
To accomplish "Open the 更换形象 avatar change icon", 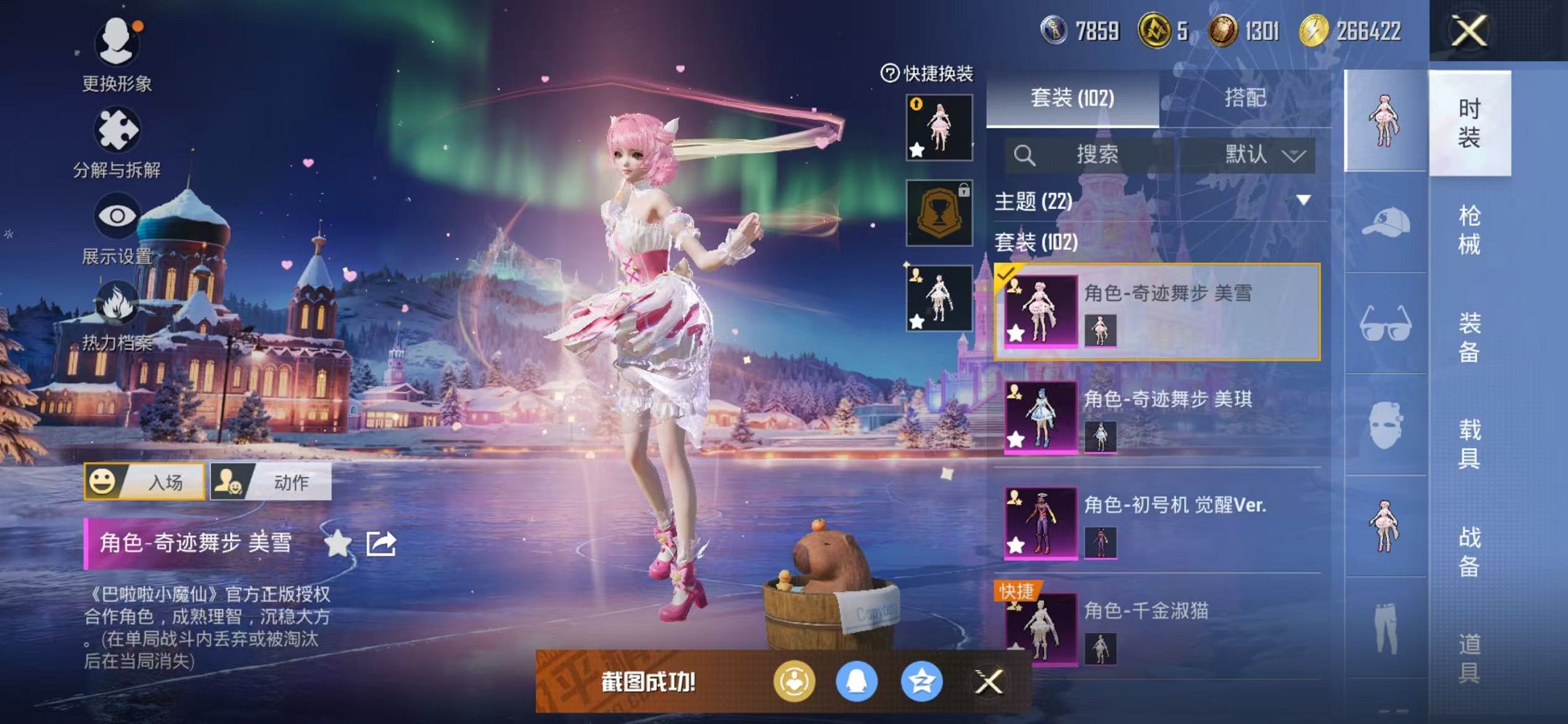I will 117,42.
